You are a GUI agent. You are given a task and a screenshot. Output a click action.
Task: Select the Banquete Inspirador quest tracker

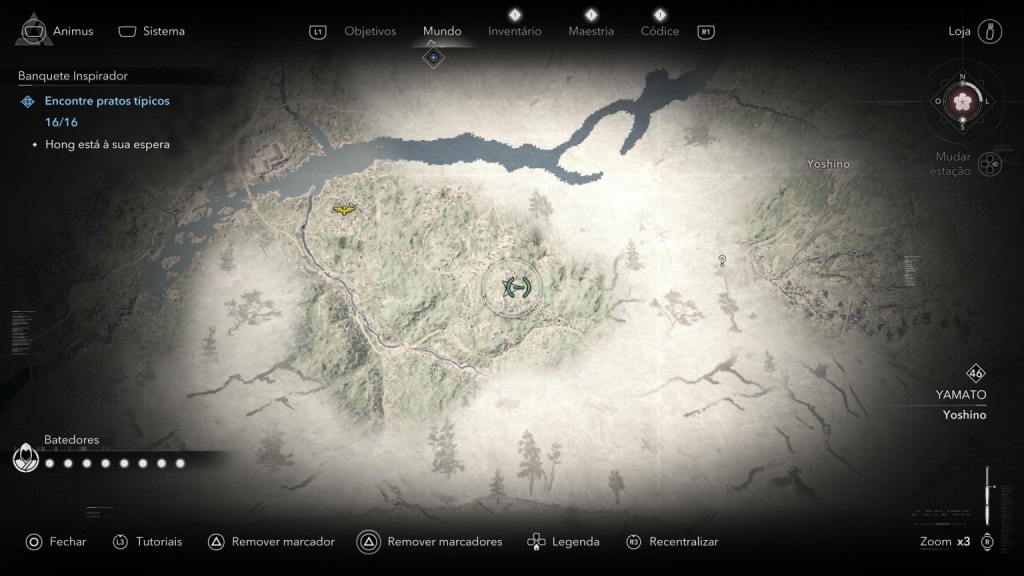[73, 76]
